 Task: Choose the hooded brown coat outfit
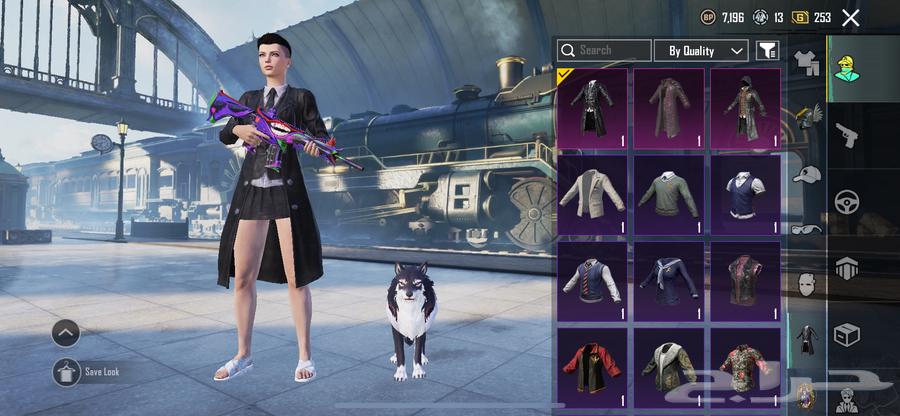[745, 108]
